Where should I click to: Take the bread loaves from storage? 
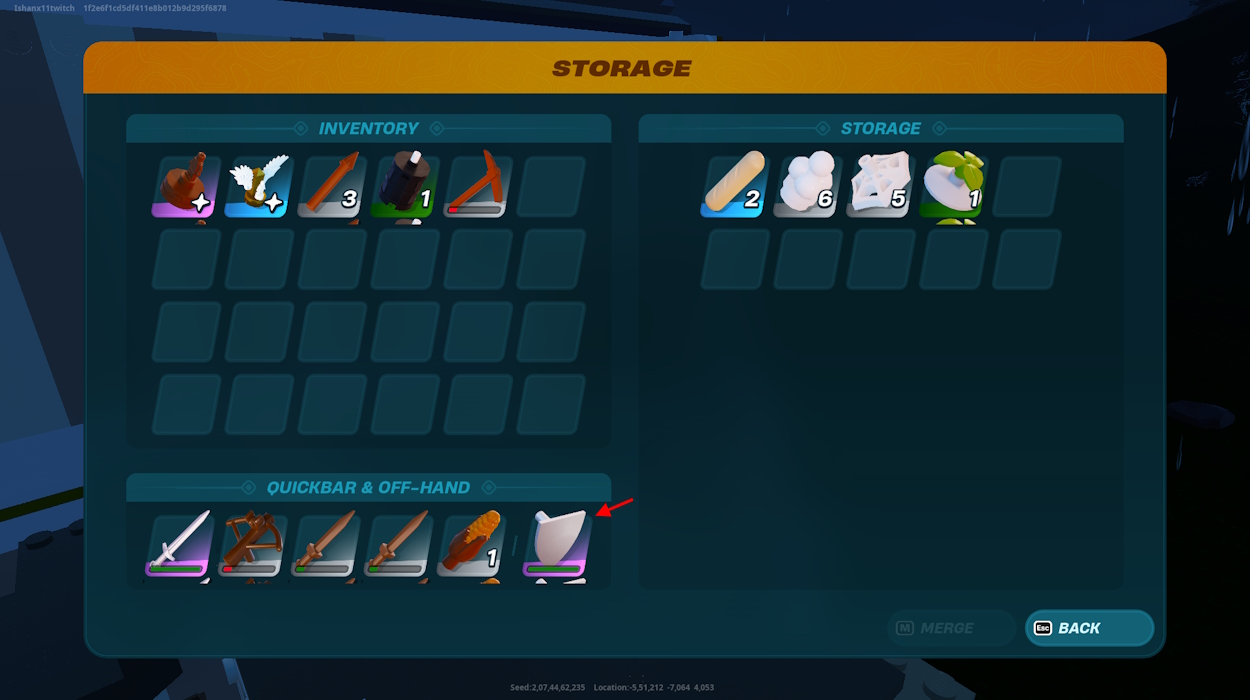735,186
